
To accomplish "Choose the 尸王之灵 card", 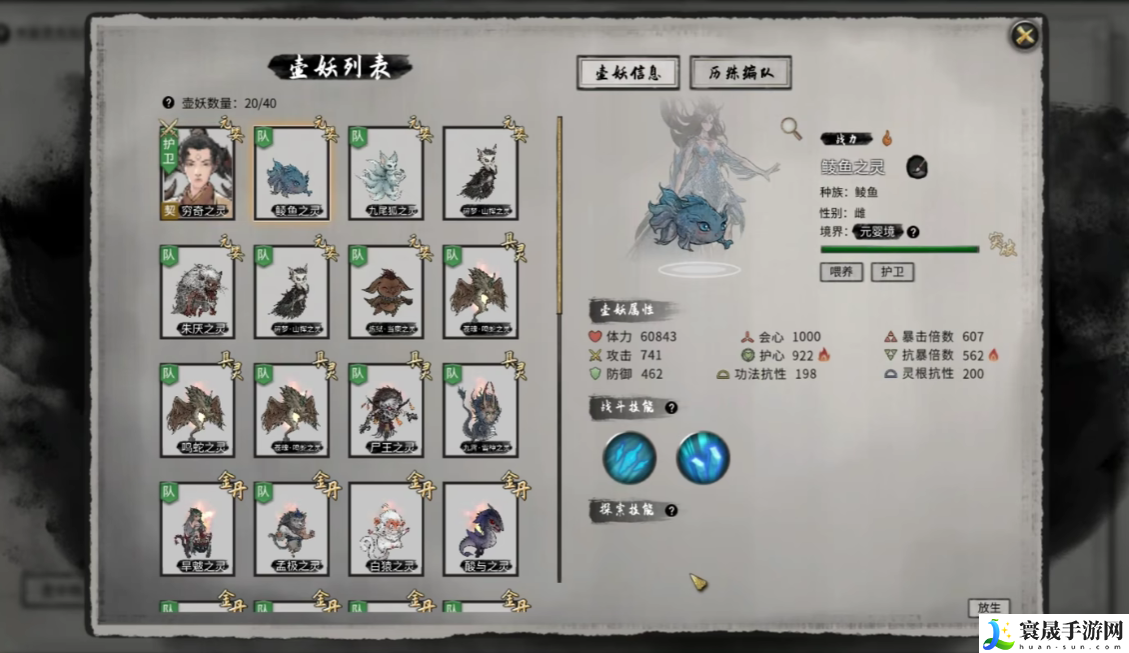I will pyautogui.click(x=385, y=410).
